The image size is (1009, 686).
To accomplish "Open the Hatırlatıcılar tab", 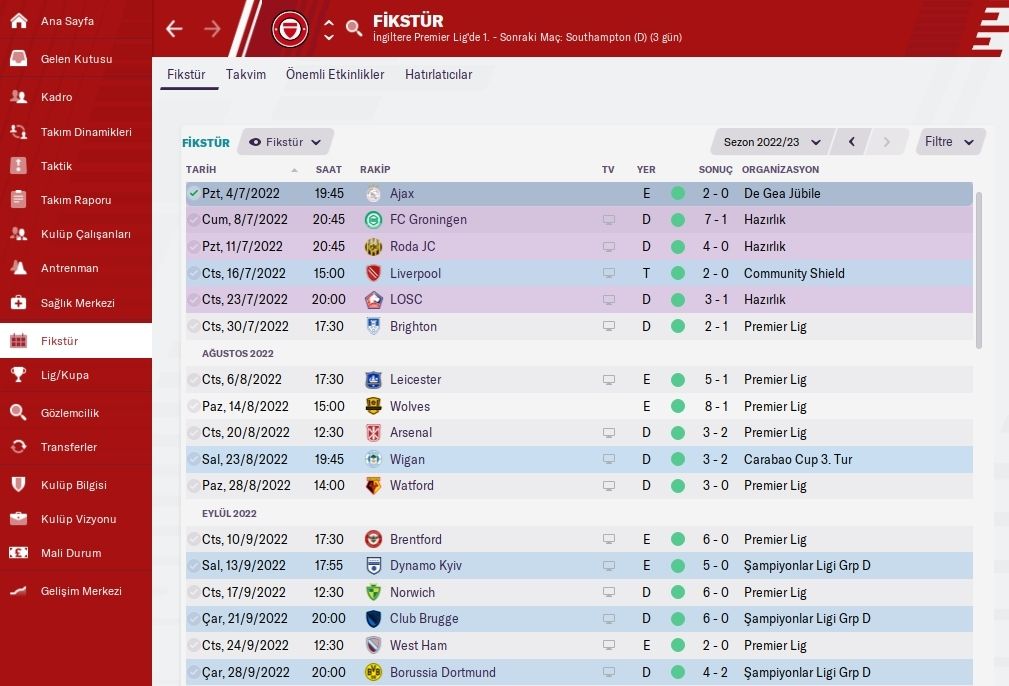I will click(438, 74).
